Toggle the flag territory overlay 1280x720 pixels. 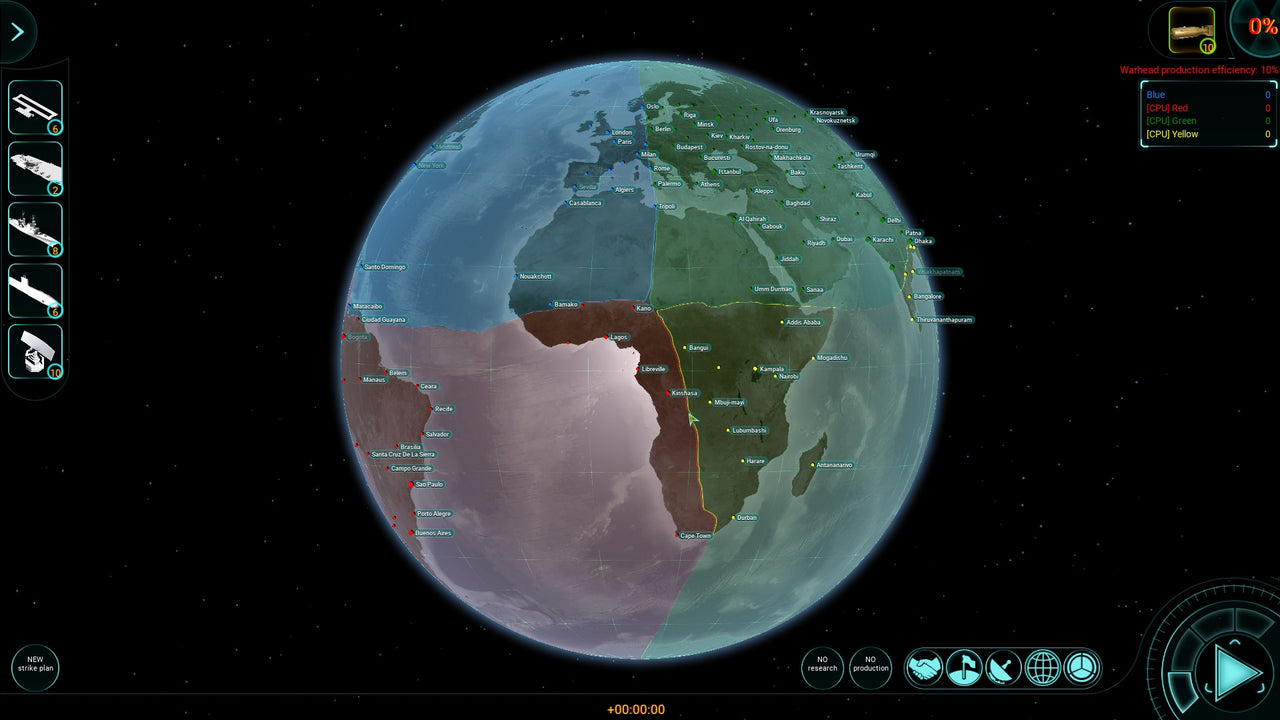(x=964, y=667)
